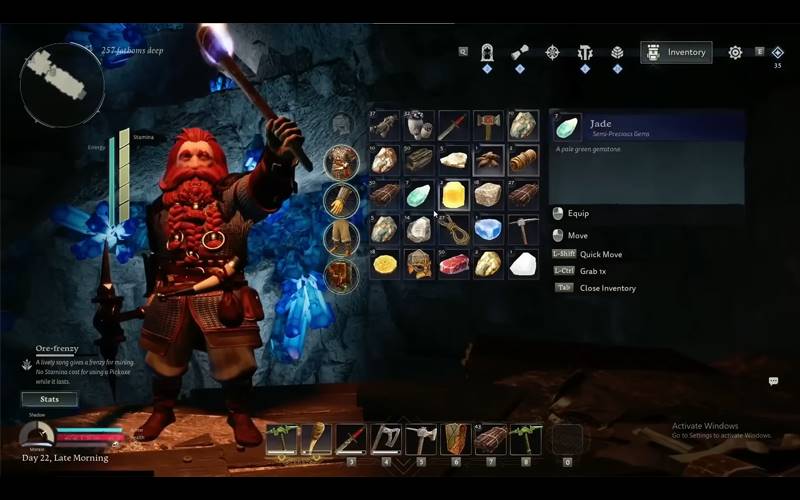Open the gear settings tab
The width and height of the screenshot is (800, 500).
coord(735,52)
